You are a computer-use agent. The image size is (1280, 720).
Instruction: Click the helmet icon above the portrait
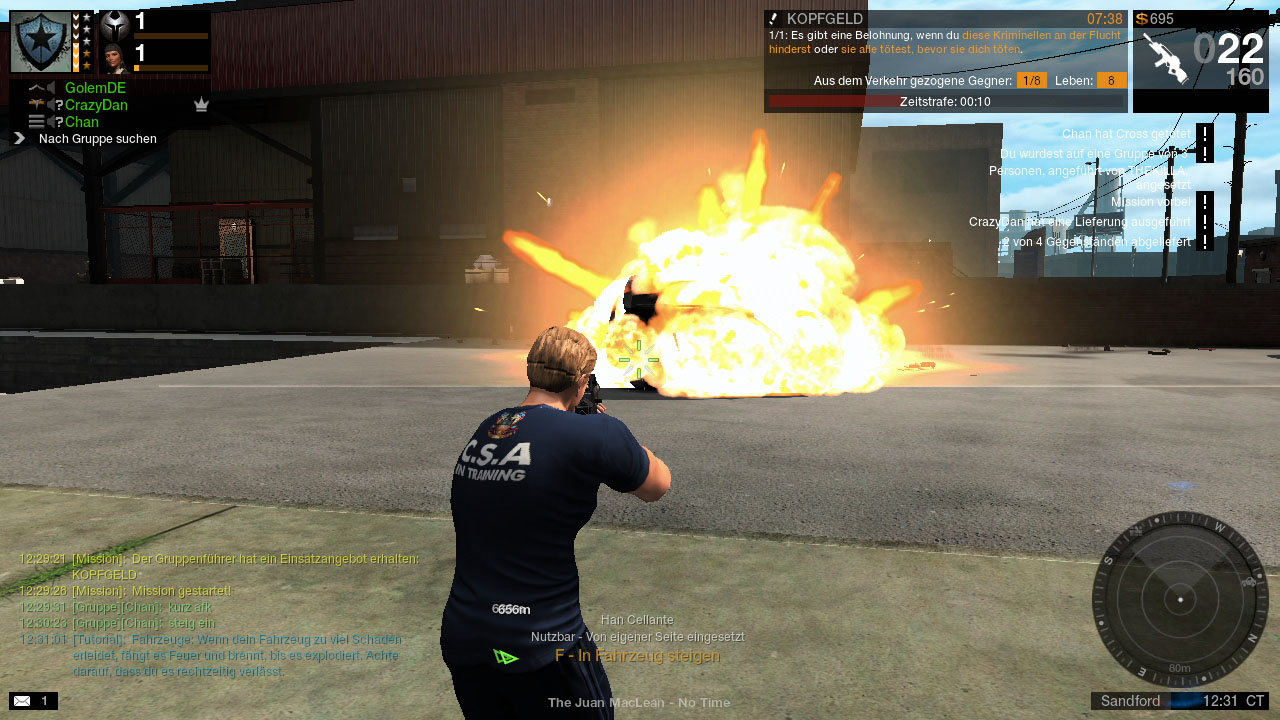coord(116,25)
